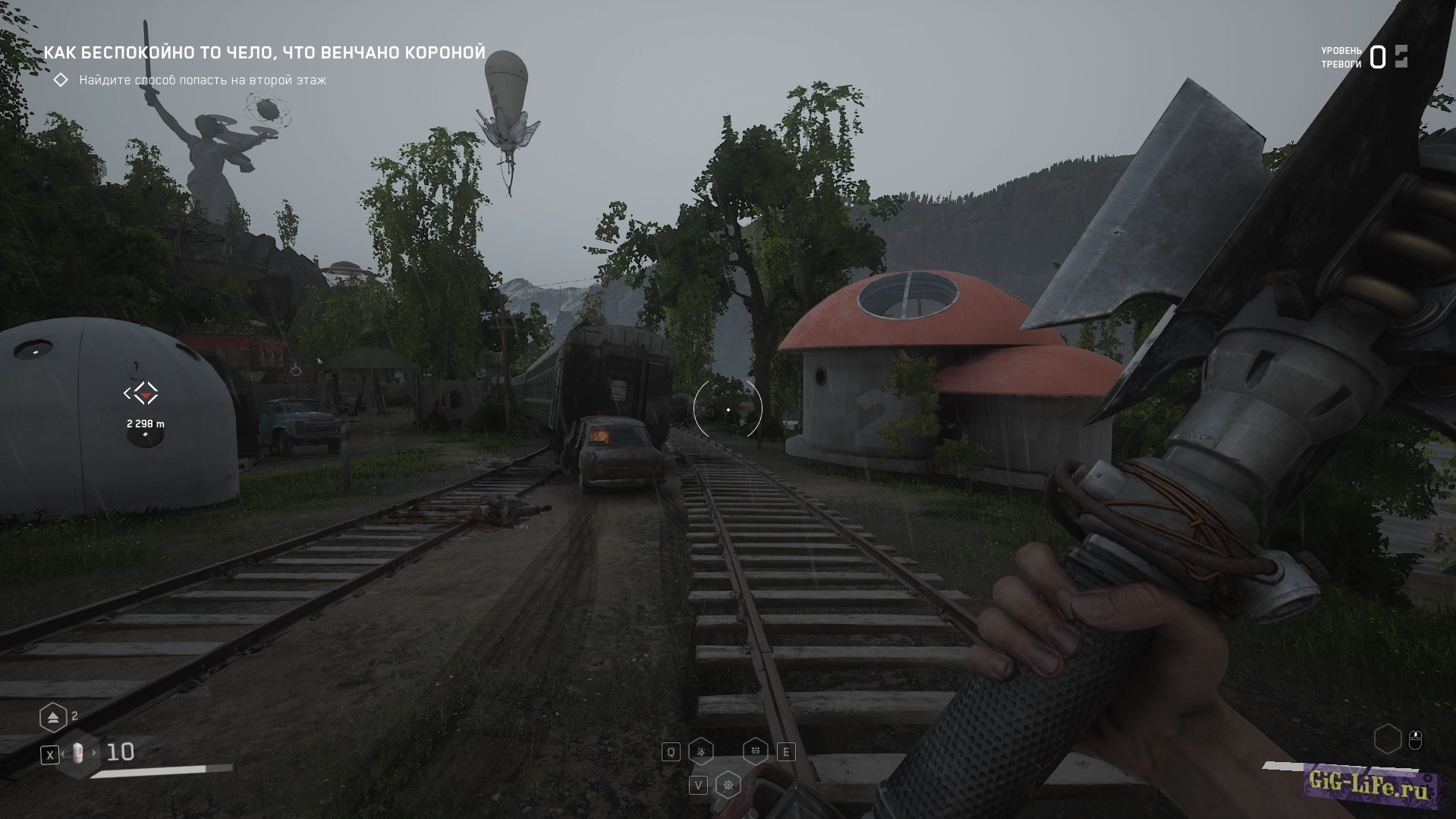
Task: Activate the hexagon ability with splash icon
Action: coord(700,751)
